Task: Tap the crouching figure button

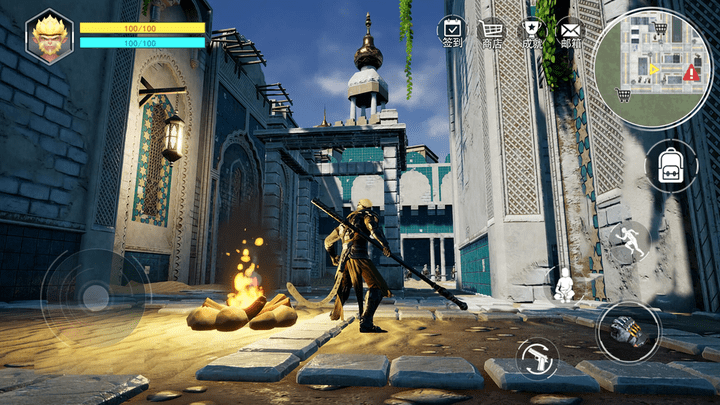Action: pos(565,285)
